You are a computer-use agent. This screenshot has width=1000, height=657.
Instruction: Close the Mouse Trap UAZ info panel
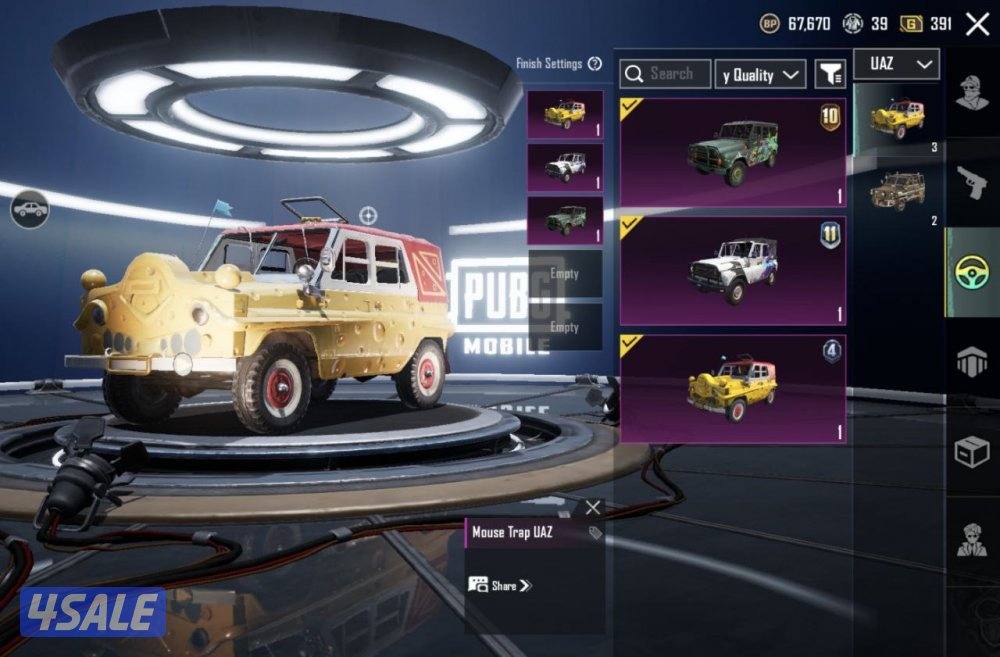point(593,508)
